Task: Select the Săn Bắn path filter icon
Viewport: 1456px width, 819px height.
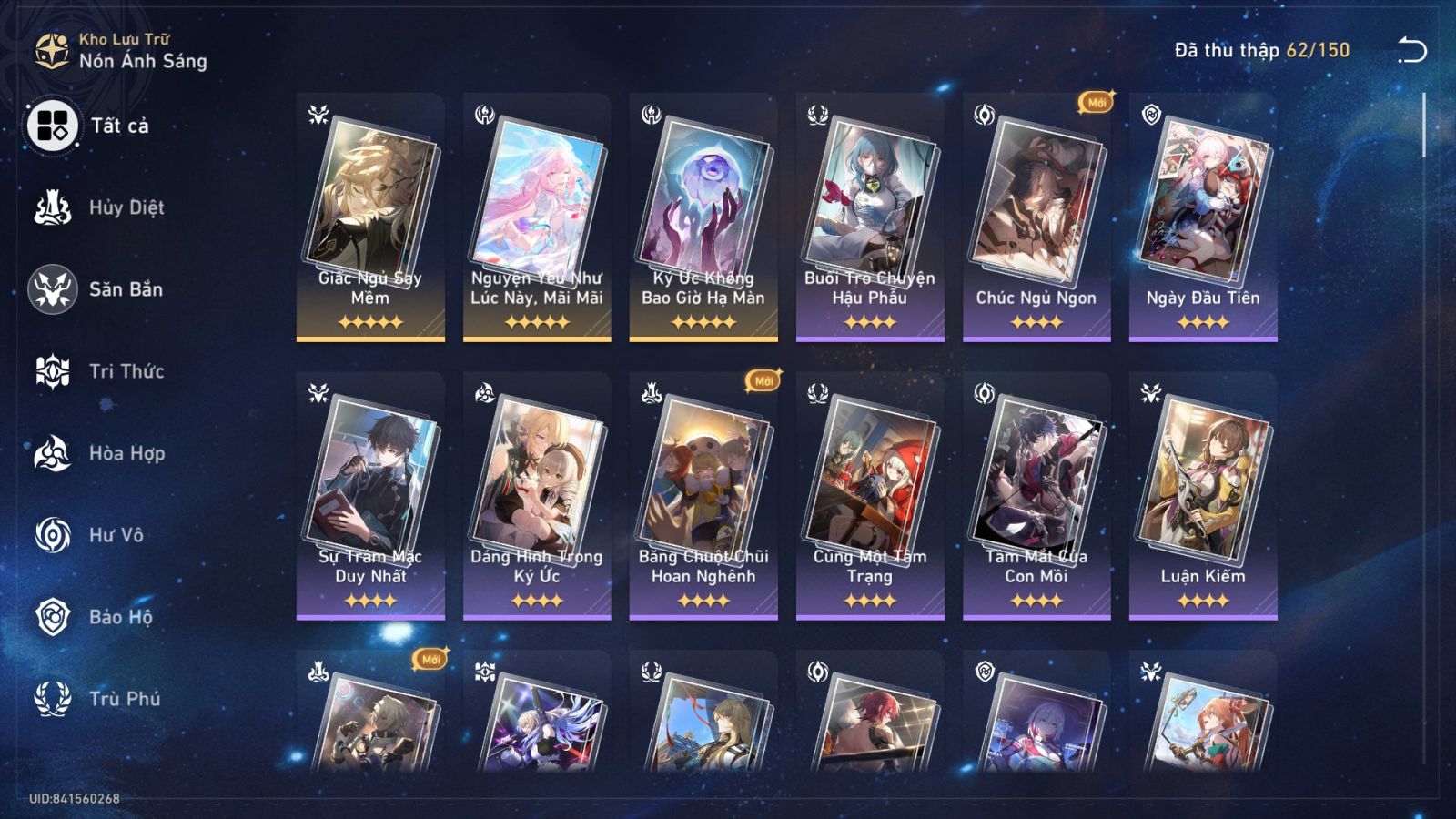Action: pyautogui.click(x=55, y=289)
